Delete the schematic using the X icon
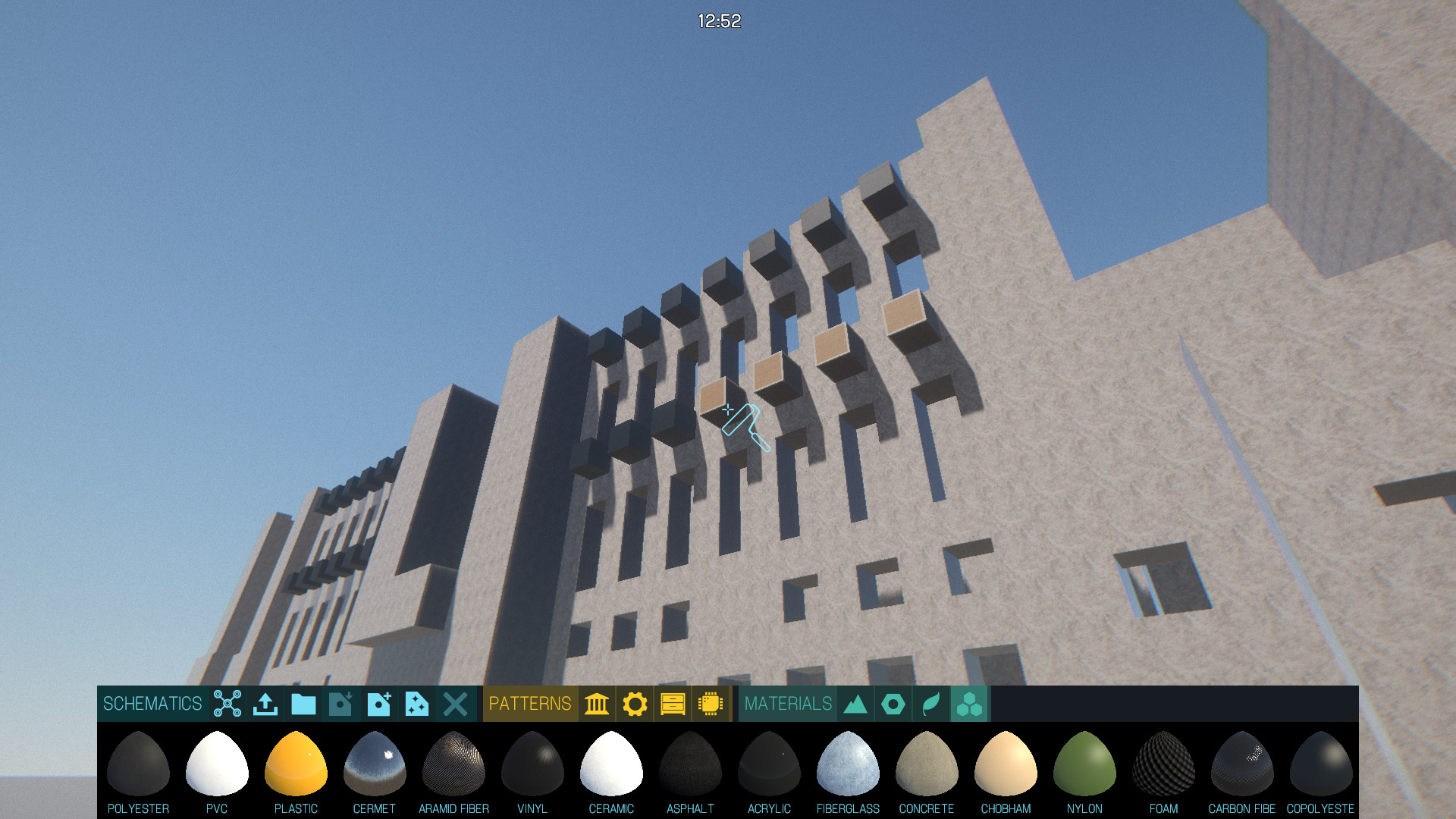Screen dimensions: 1456x819 pyautogui.click(x=454, y=704)
